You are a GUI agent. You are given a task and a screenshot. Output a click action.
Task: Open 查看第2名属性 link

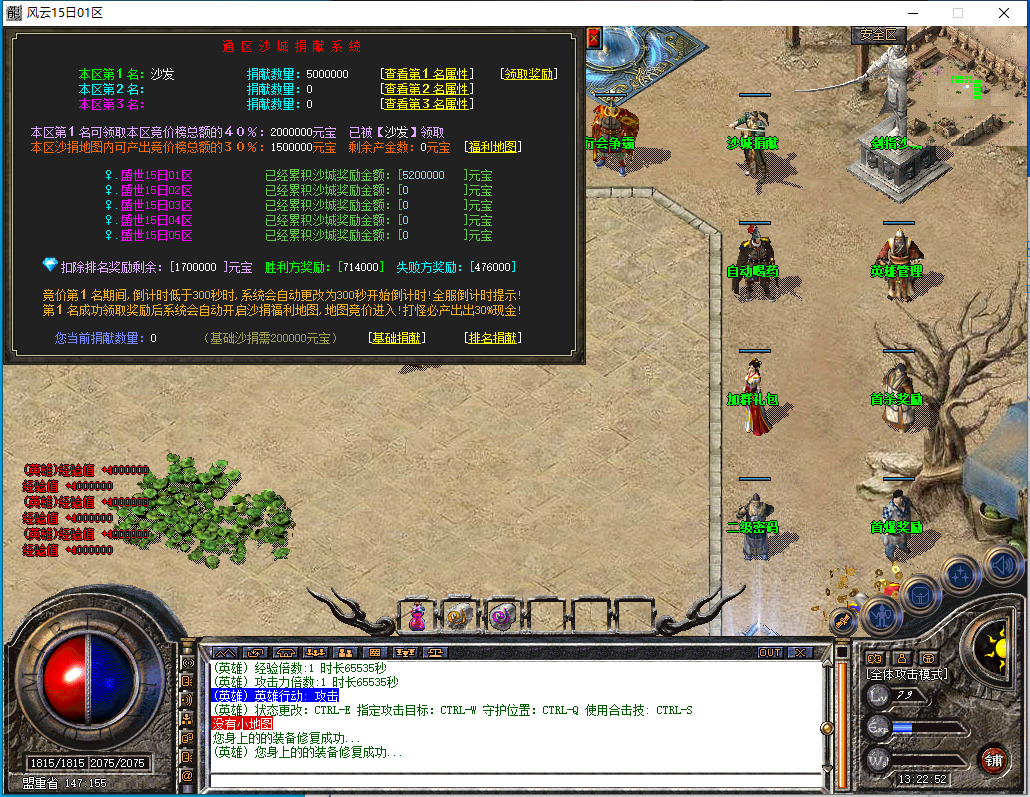pyautogui.click(x=427, y=89)
